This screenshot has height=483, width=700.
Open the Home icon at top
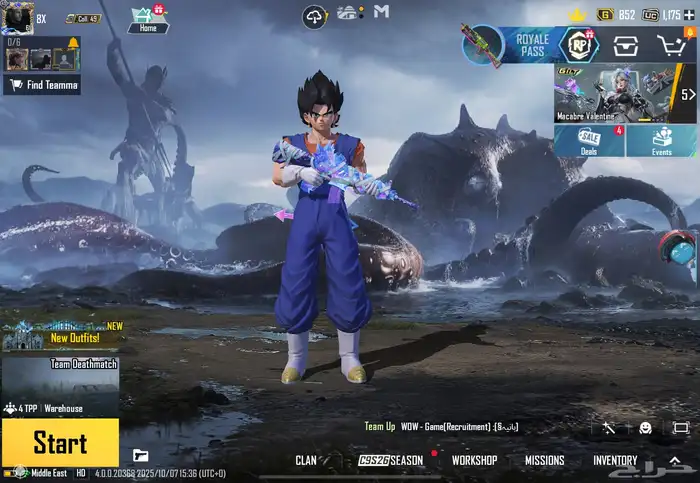point(147,19)
